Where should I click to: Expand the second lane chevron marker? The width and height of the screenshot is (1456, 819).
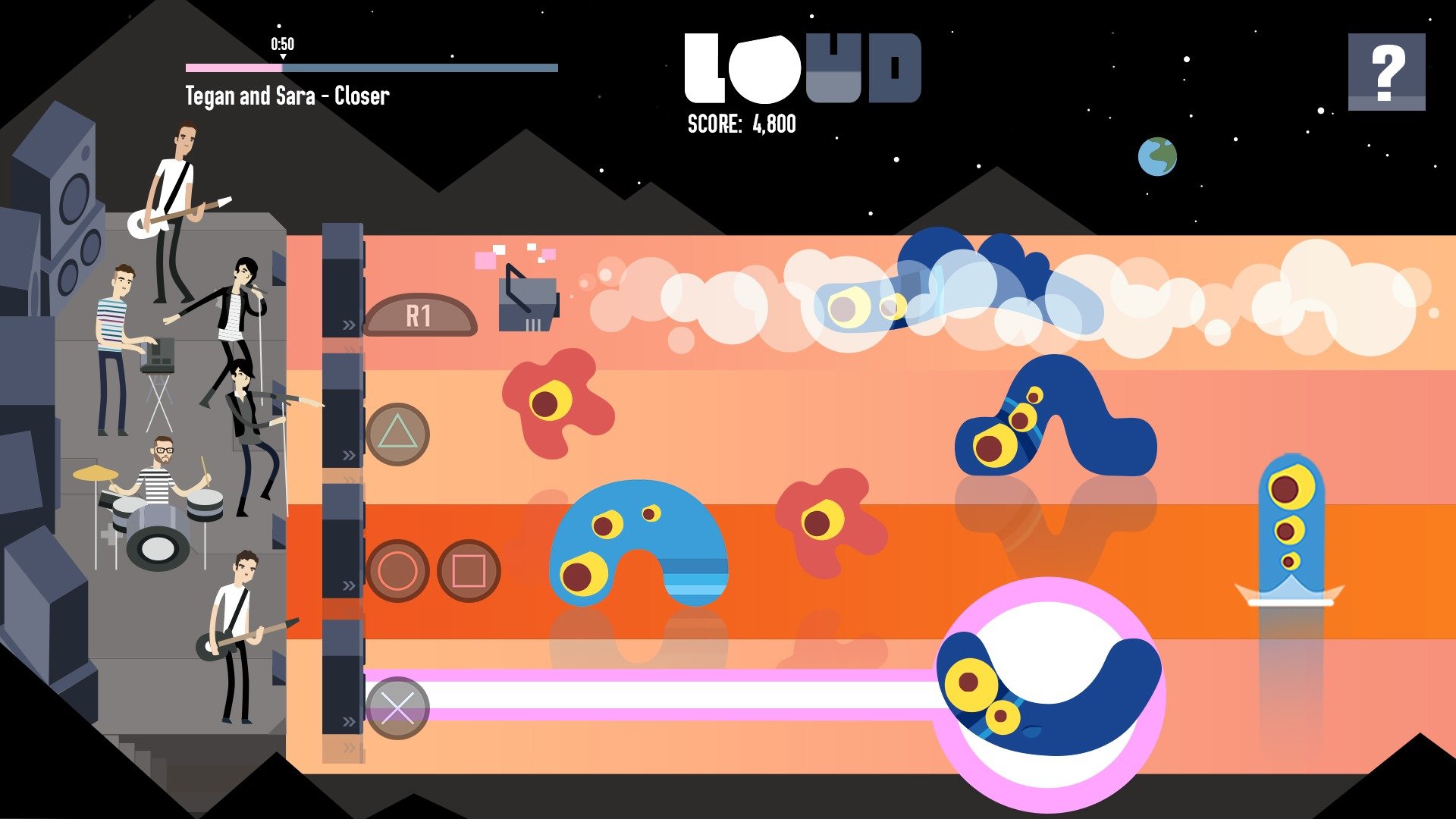tap(348, 455)
